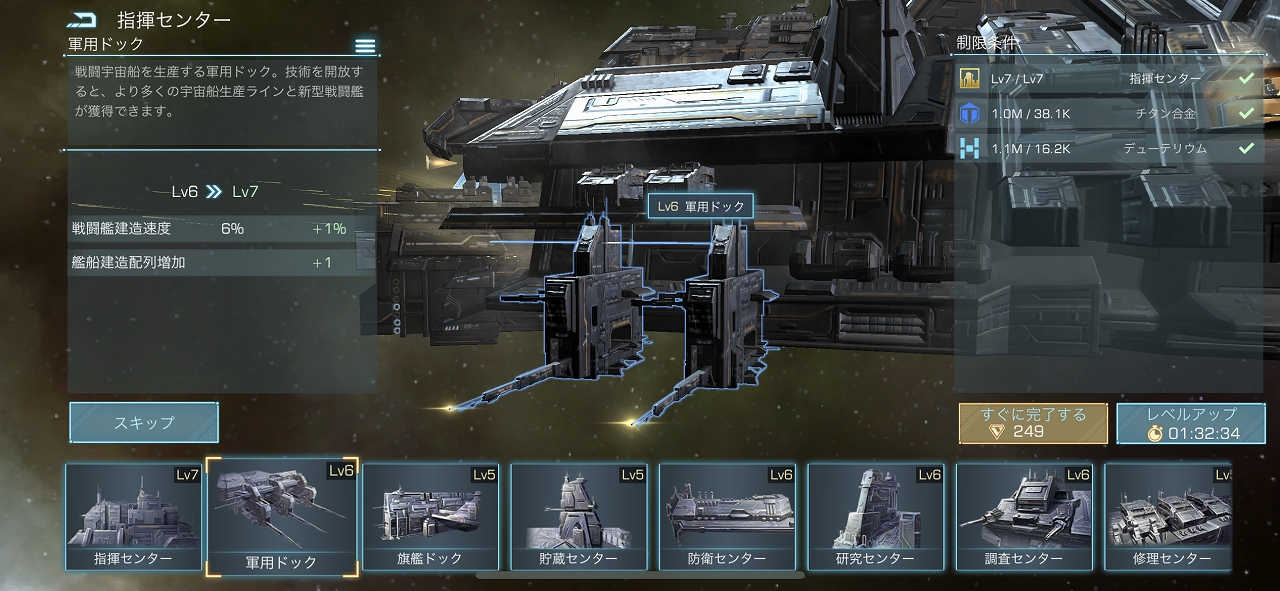
Task: Open the 指揮センター Lv7 requirement row
Action: click(x=1107, y=79)
